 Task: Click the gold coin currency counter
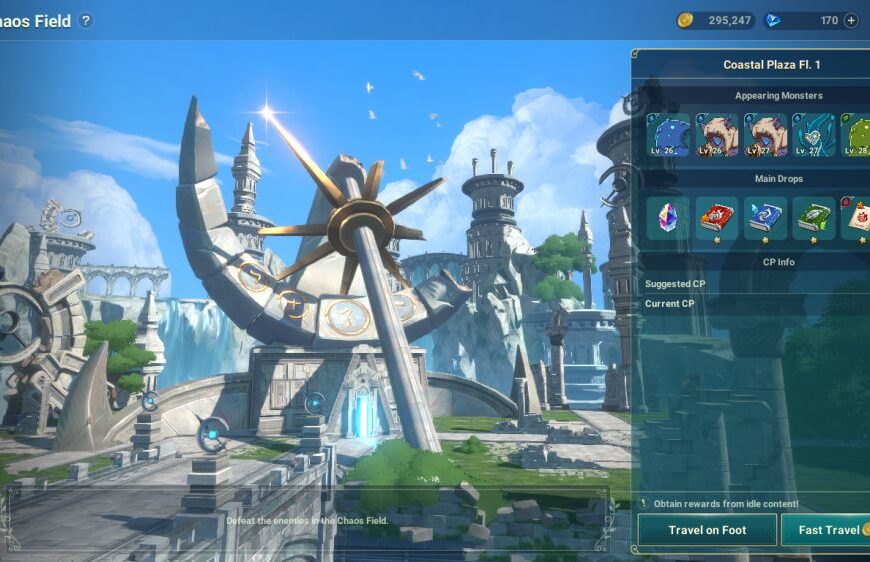coord(715,20)
